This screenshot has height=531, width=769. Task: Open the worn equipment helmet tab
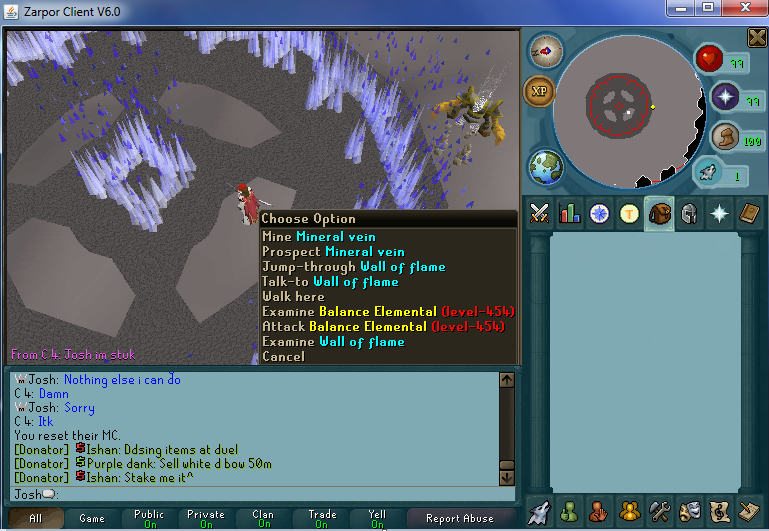tap(688, 213)
